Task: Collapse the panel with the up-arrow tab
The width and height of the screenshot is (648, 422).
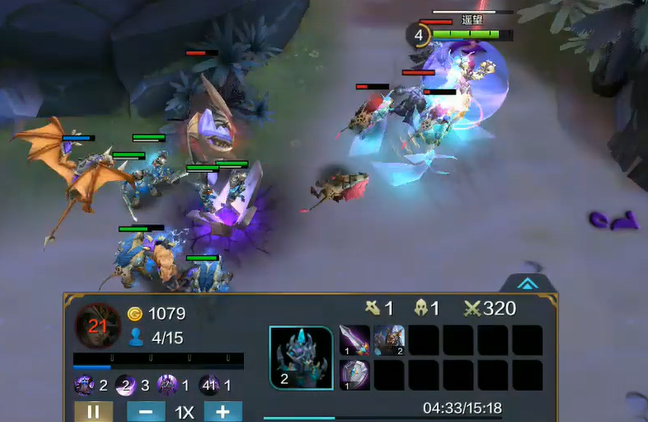Action: (x=528, y=283)
